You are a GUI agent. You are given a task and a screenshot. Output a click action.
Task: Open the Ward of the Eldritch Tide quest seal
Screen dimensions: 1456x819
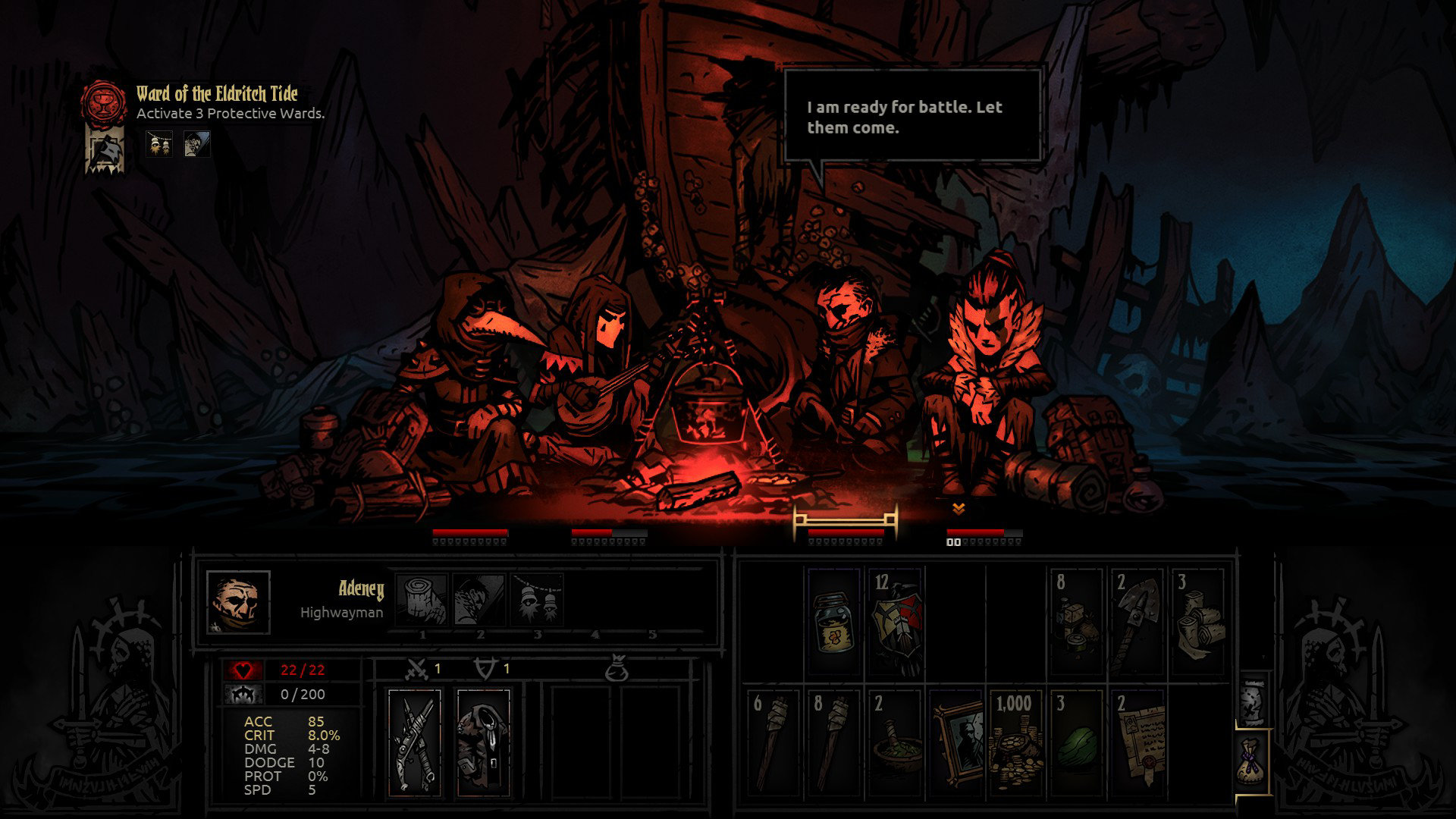[x=102, y=101]
